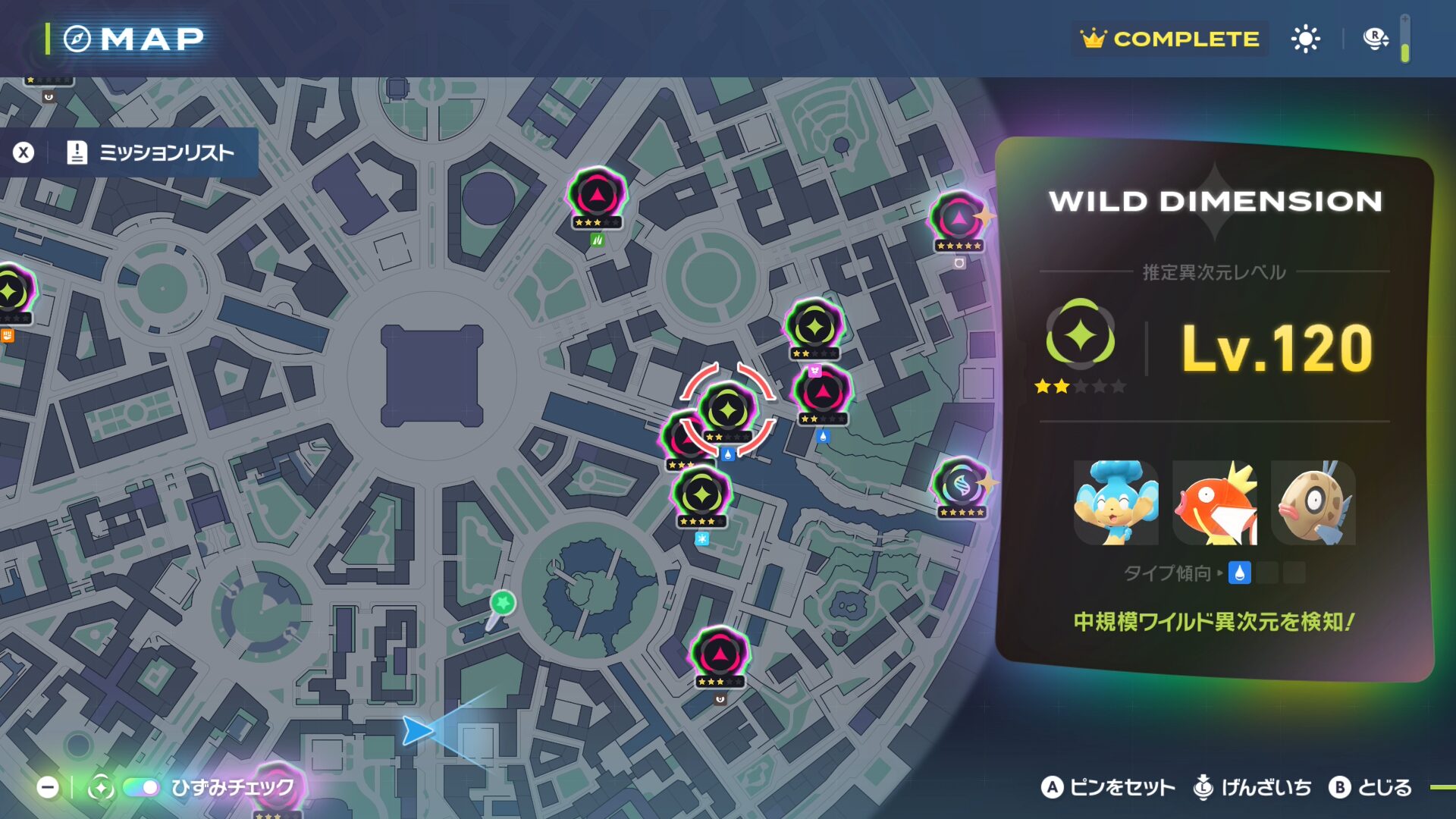Viewport: 1456px width, 819px height.
Task: Pick the five-star pink triangle marker with sparkle
Action: coord(959,220)
